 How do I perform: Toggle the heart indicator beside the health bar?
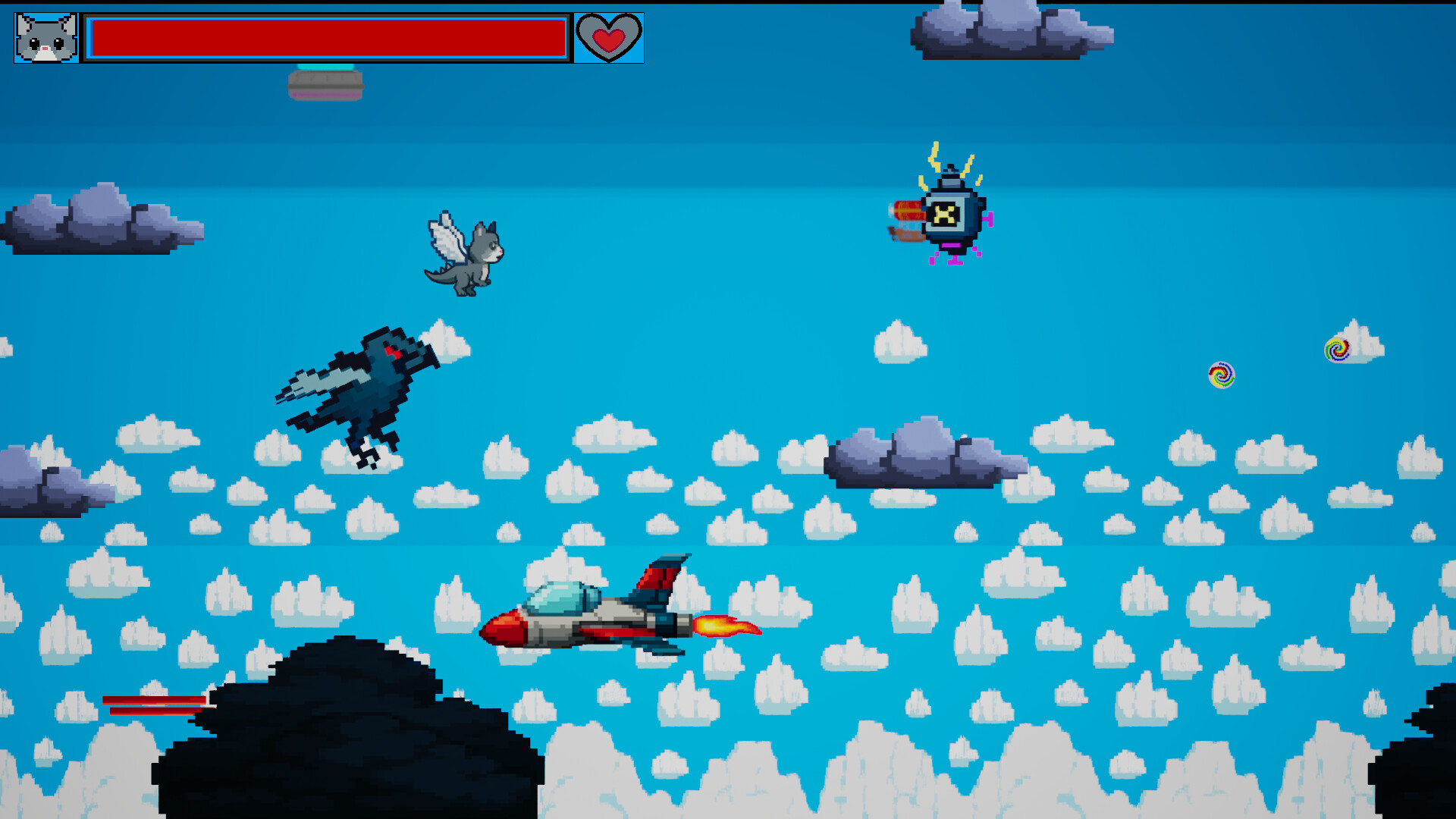[x=609, y=36]
